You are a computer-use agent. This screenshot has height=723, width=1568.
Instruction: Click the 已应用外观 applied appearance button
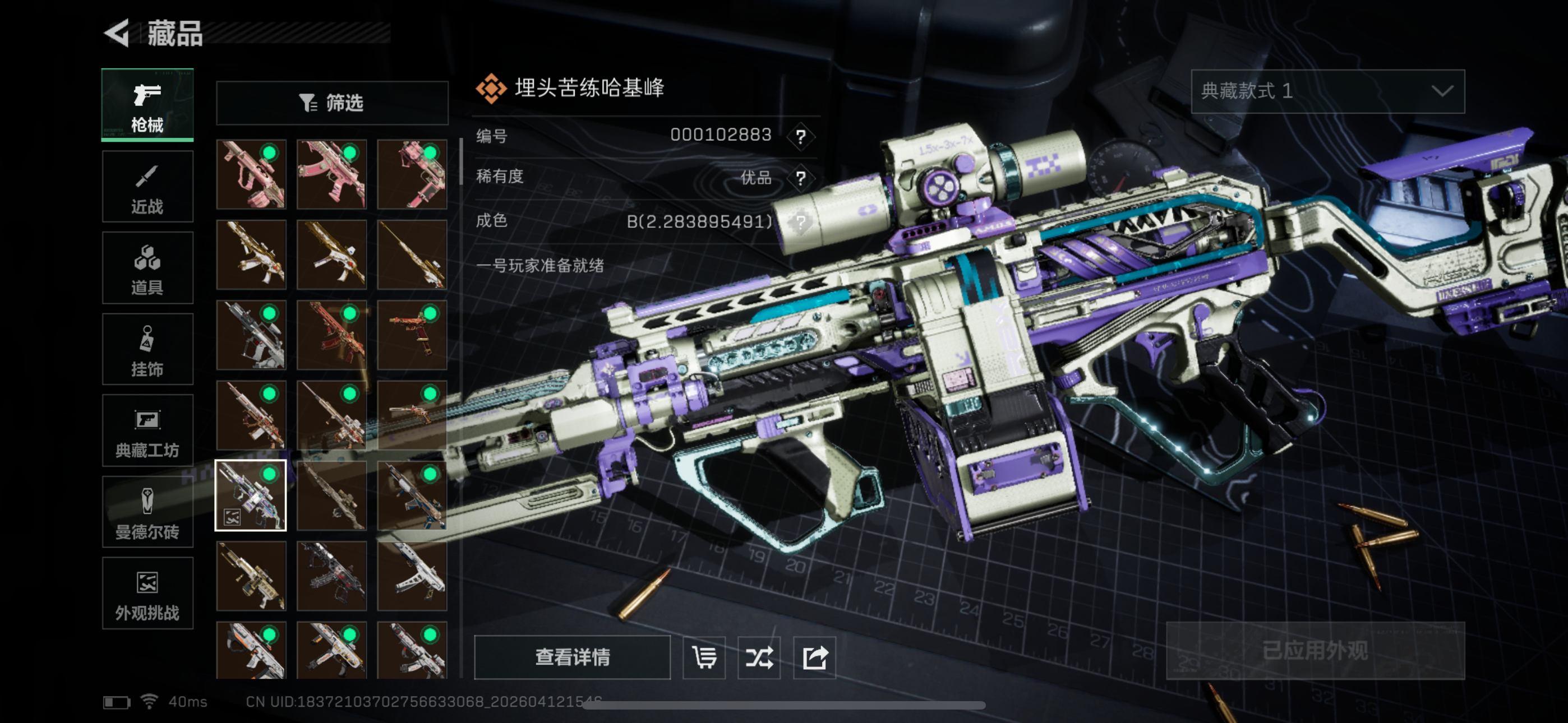click(x=1315, y=651)
